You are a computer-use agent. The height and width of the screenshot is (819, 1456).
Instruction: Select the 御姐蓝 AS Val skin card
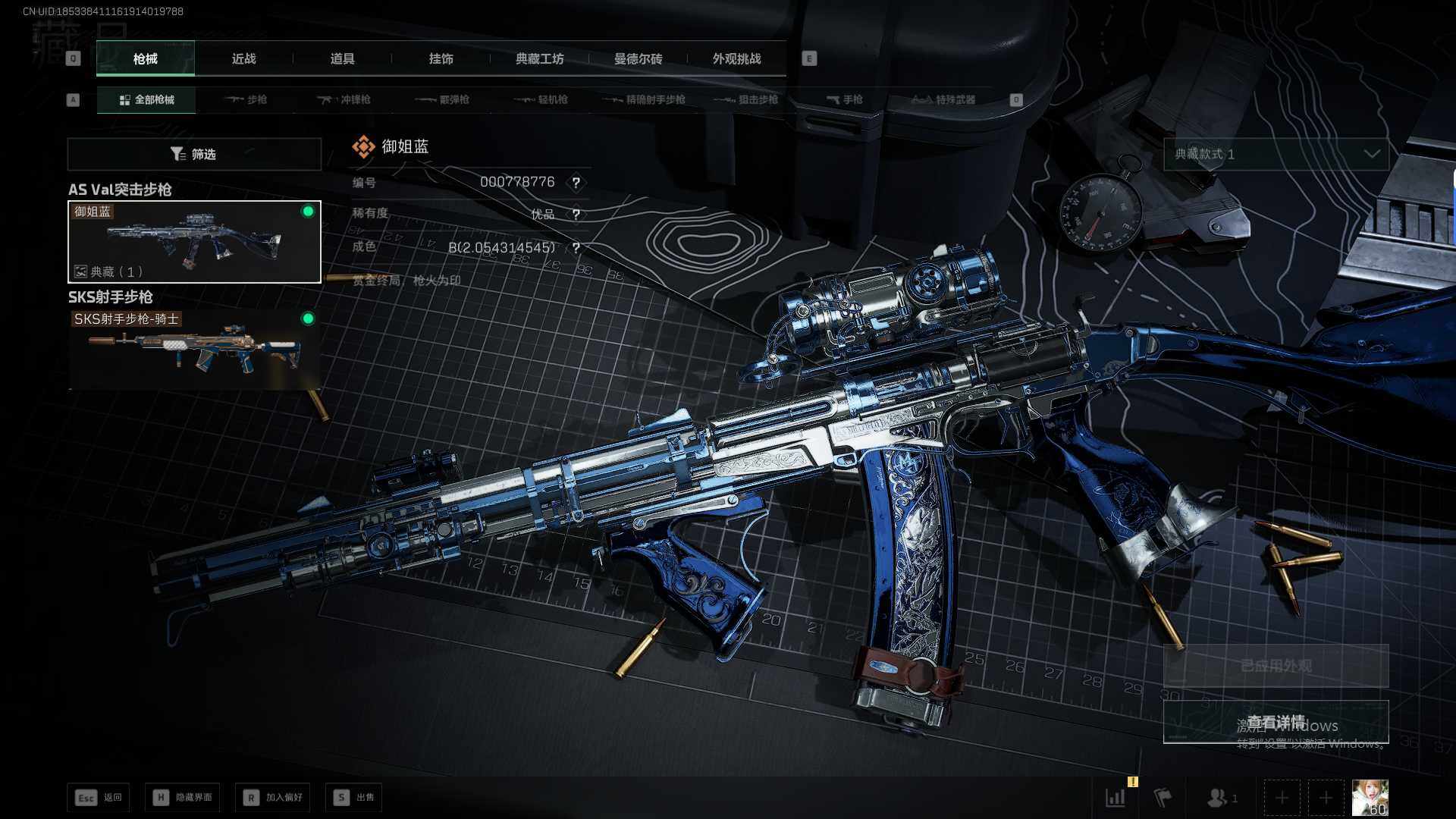click(x=194, y=242)
